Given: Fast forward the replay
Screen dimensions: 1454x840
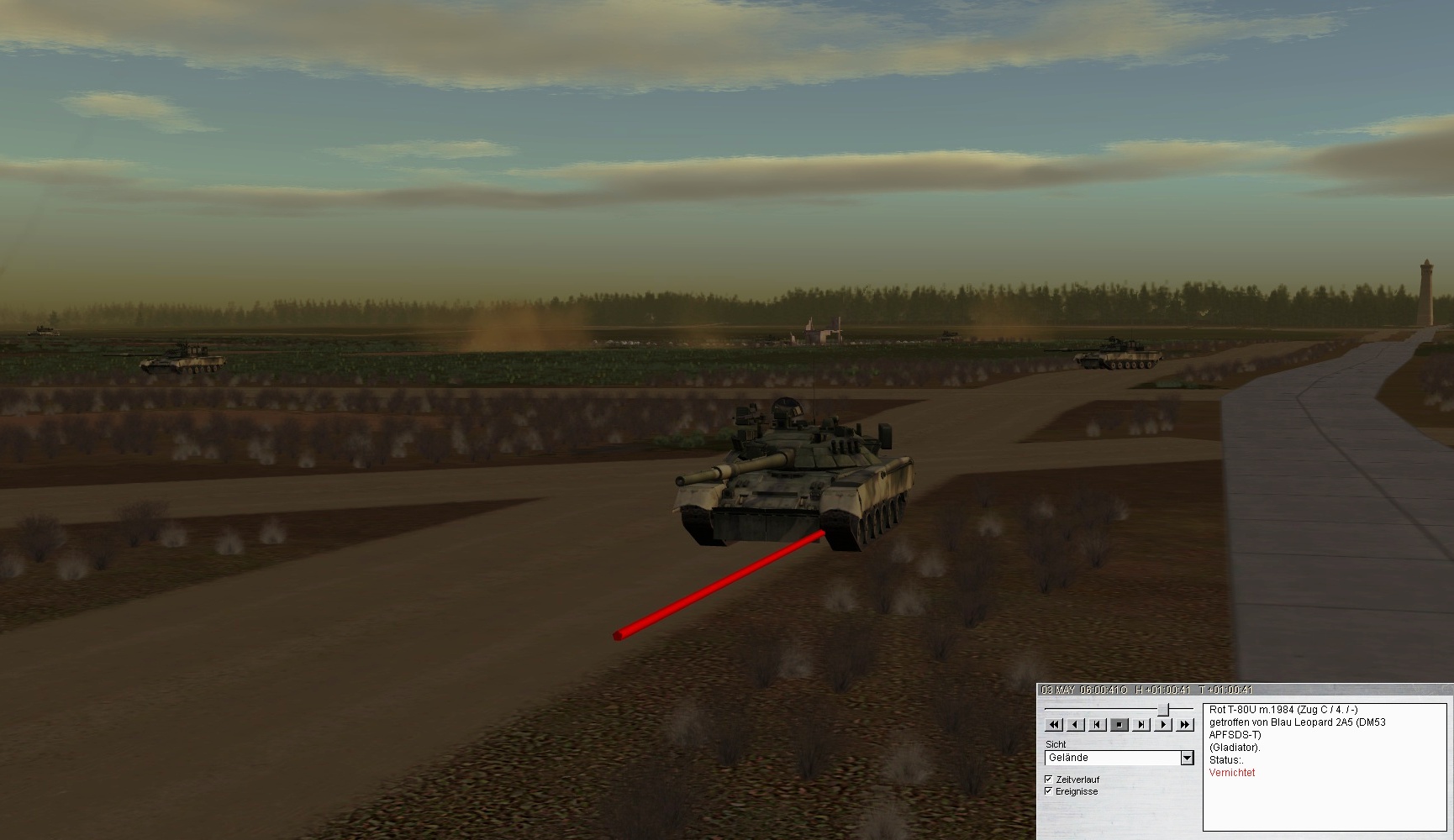Looking at the screenshot, I should point(1185,724).
